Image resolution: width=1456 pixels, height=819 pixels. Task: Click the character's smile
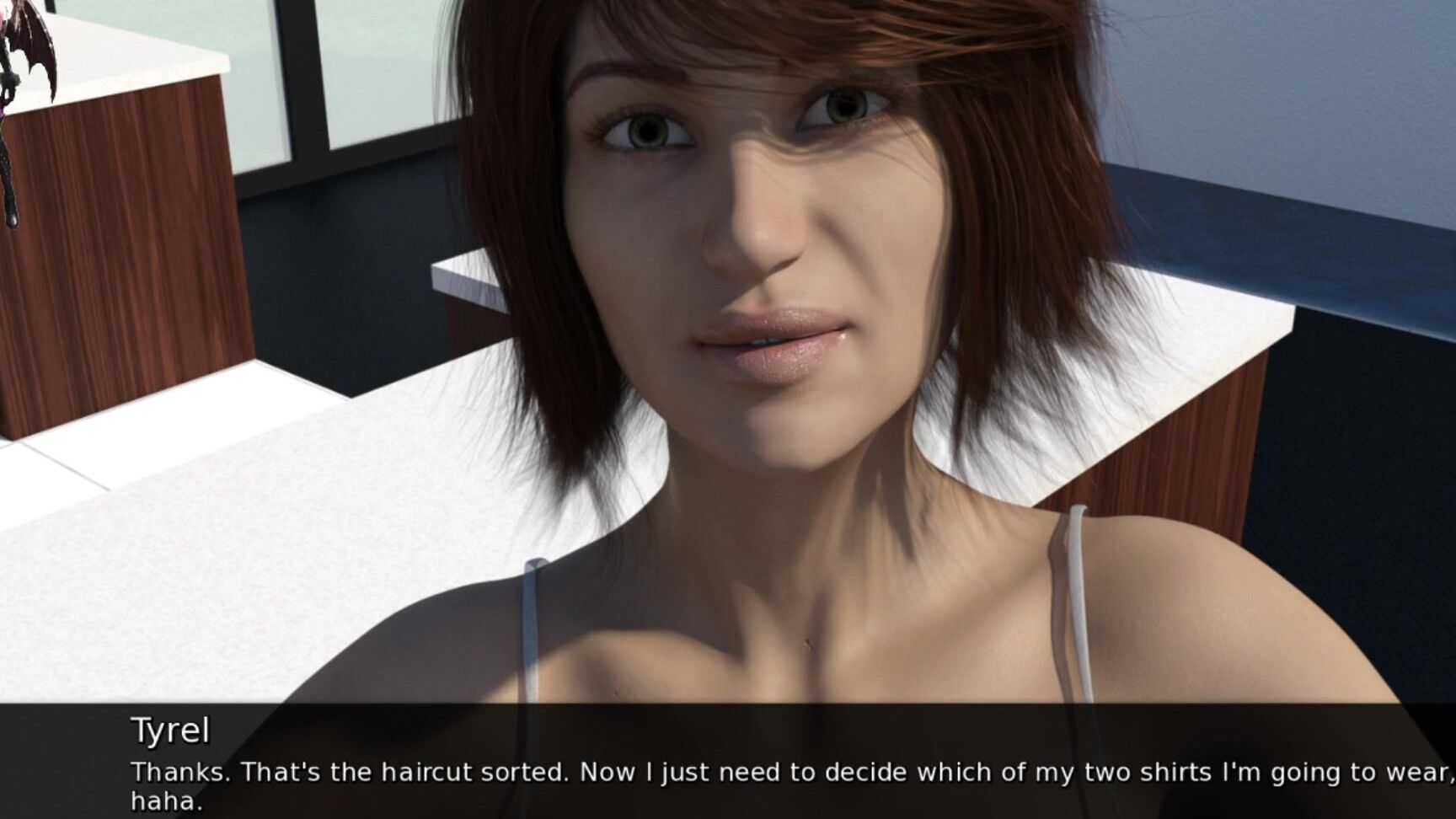click(x=771, y=337)
